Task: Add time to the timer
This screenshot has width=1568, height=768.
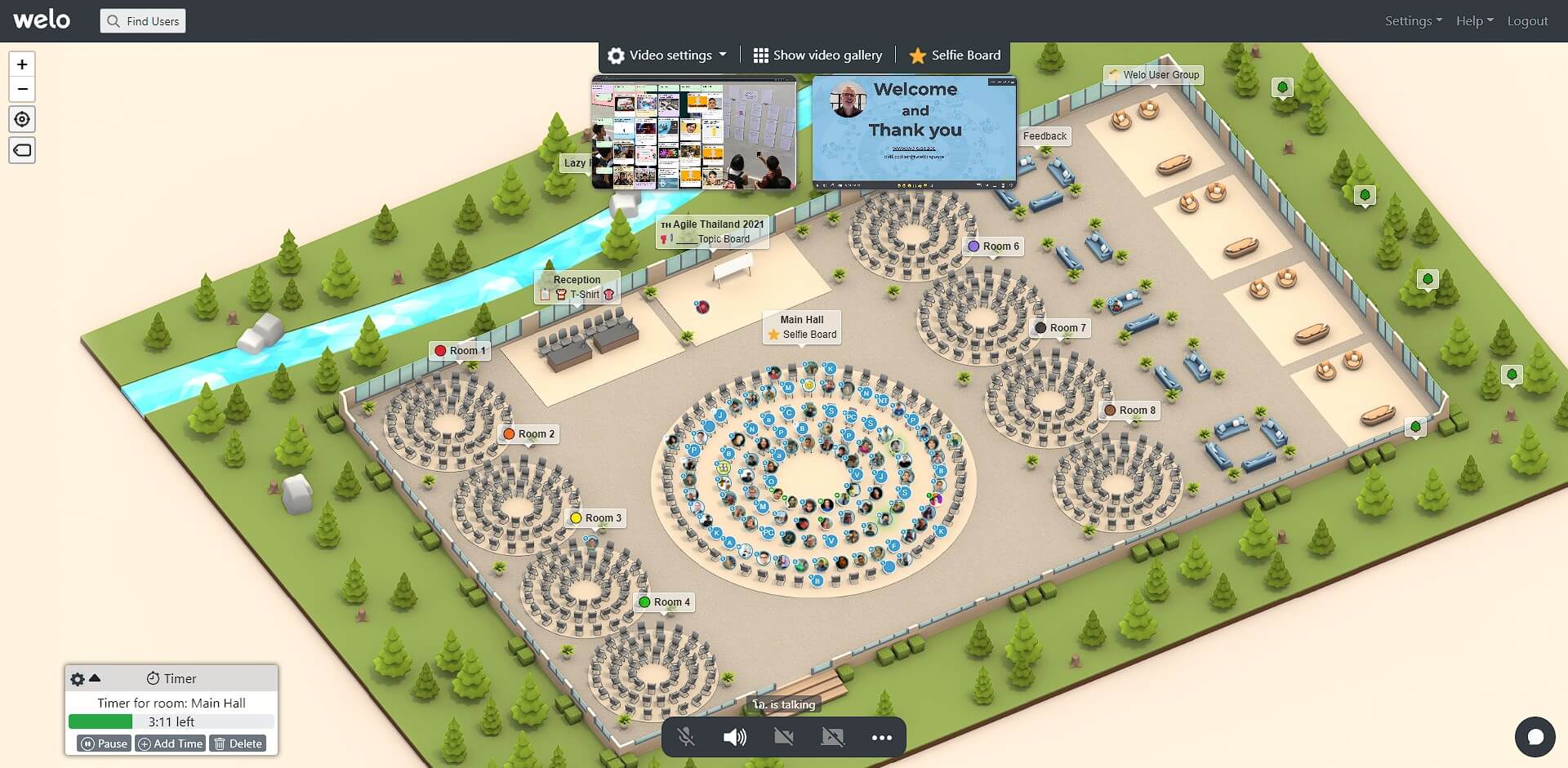Action: [170, 744]
